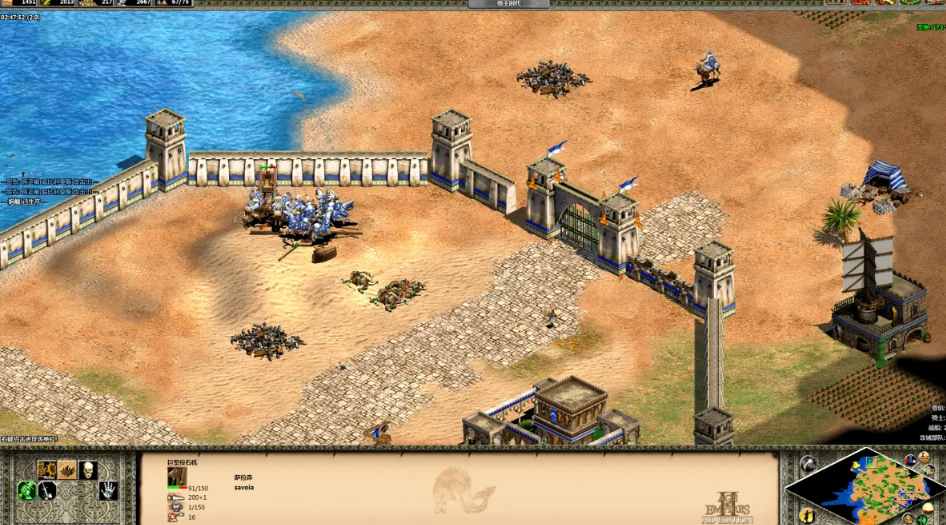The image size is (946, 525).
Task: Click the trebuchet unit portrait
Action: (x=176, y=477)
